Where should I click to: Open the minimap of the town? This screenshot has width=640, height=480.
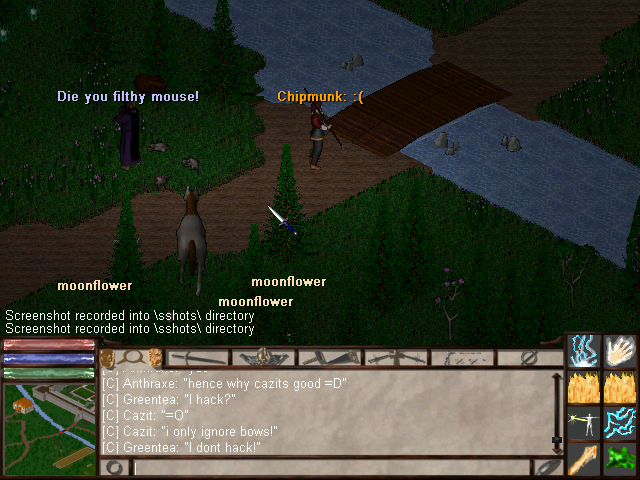pyautogui.click(x=49, y=427)
